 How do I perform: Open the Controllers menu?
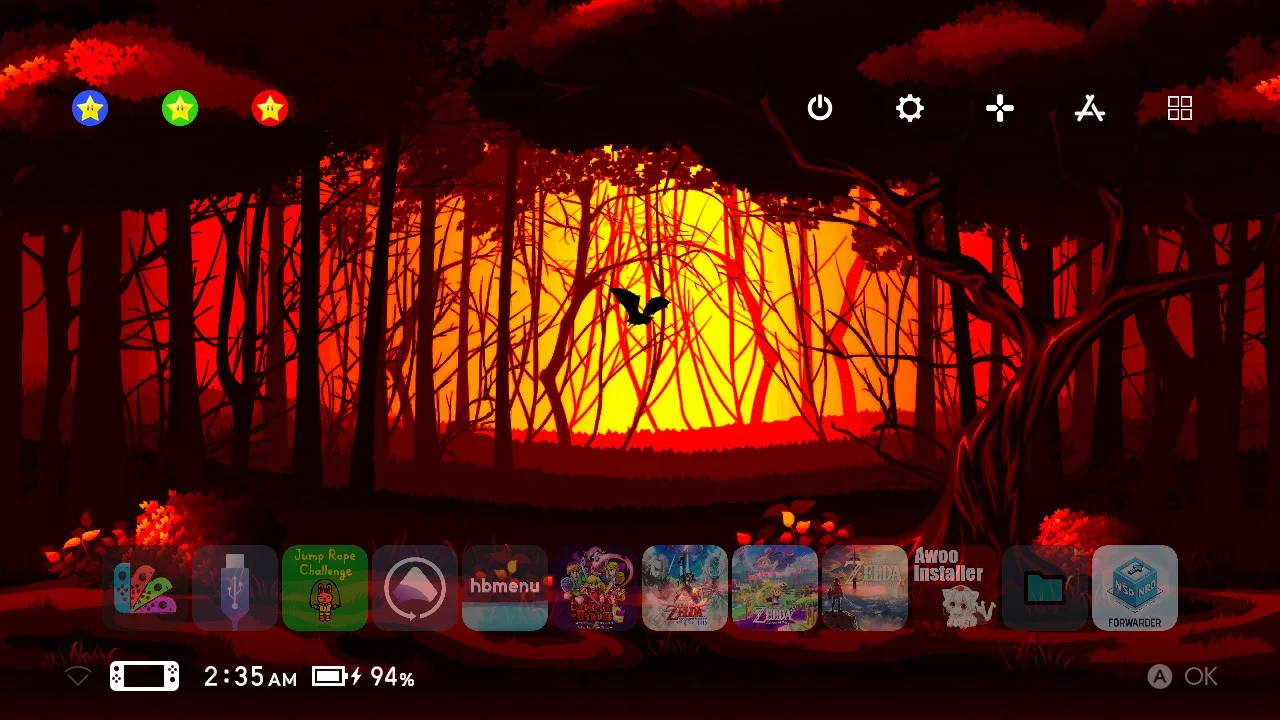pos(999,108)
